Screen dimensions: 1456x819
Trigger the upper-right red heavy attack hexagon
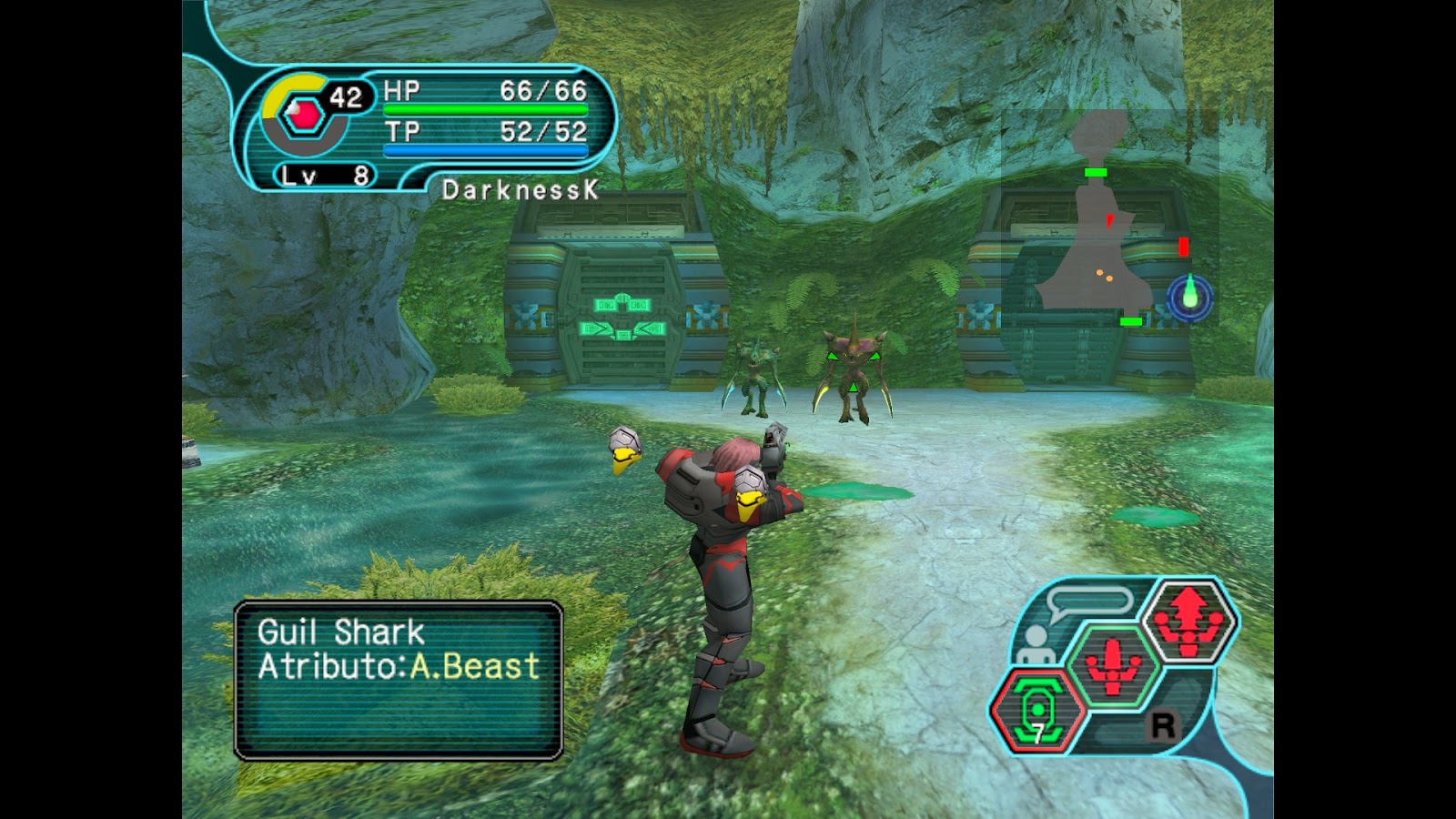1189,619
